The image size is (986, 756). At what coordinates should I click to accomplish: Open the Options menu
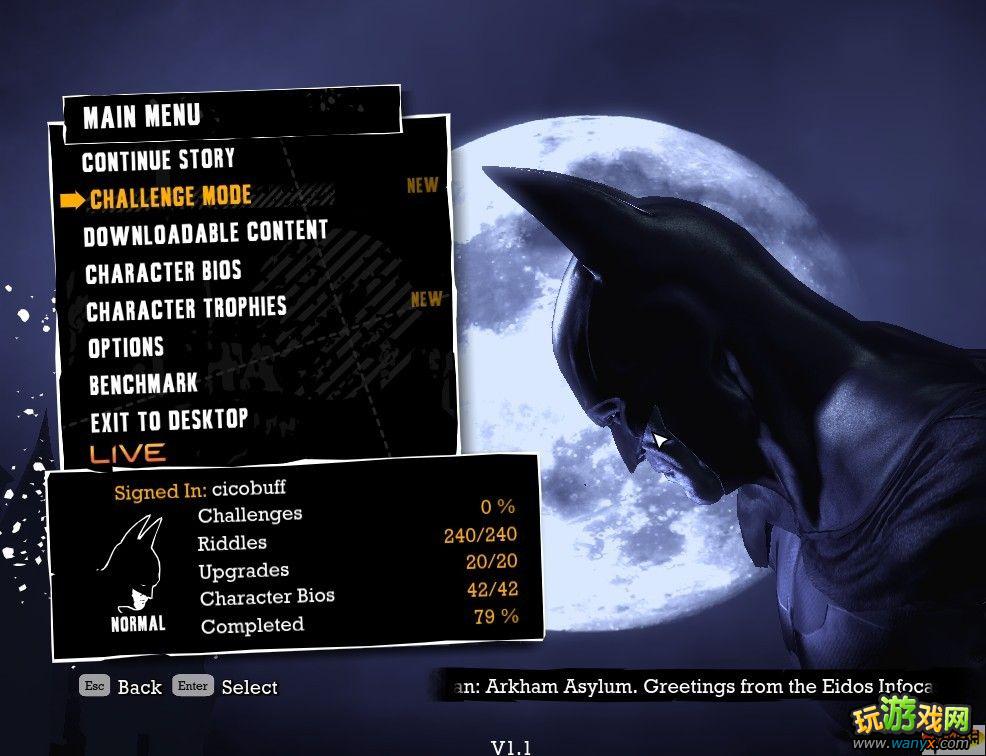pos(126,347)
